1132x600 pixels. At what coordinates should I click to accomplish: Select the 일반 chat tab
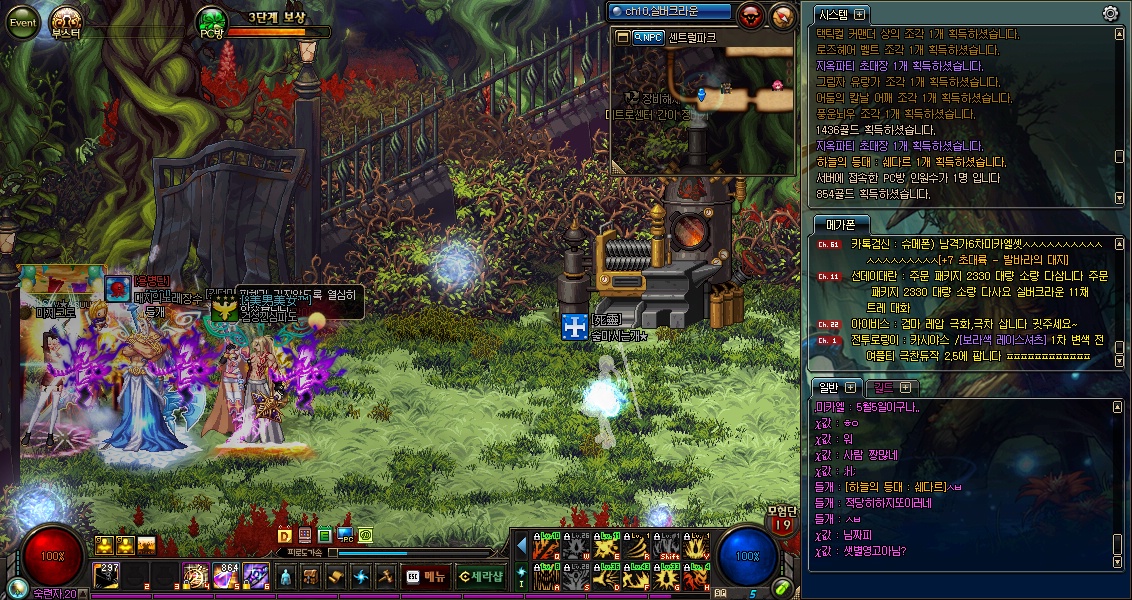[829, 387]
